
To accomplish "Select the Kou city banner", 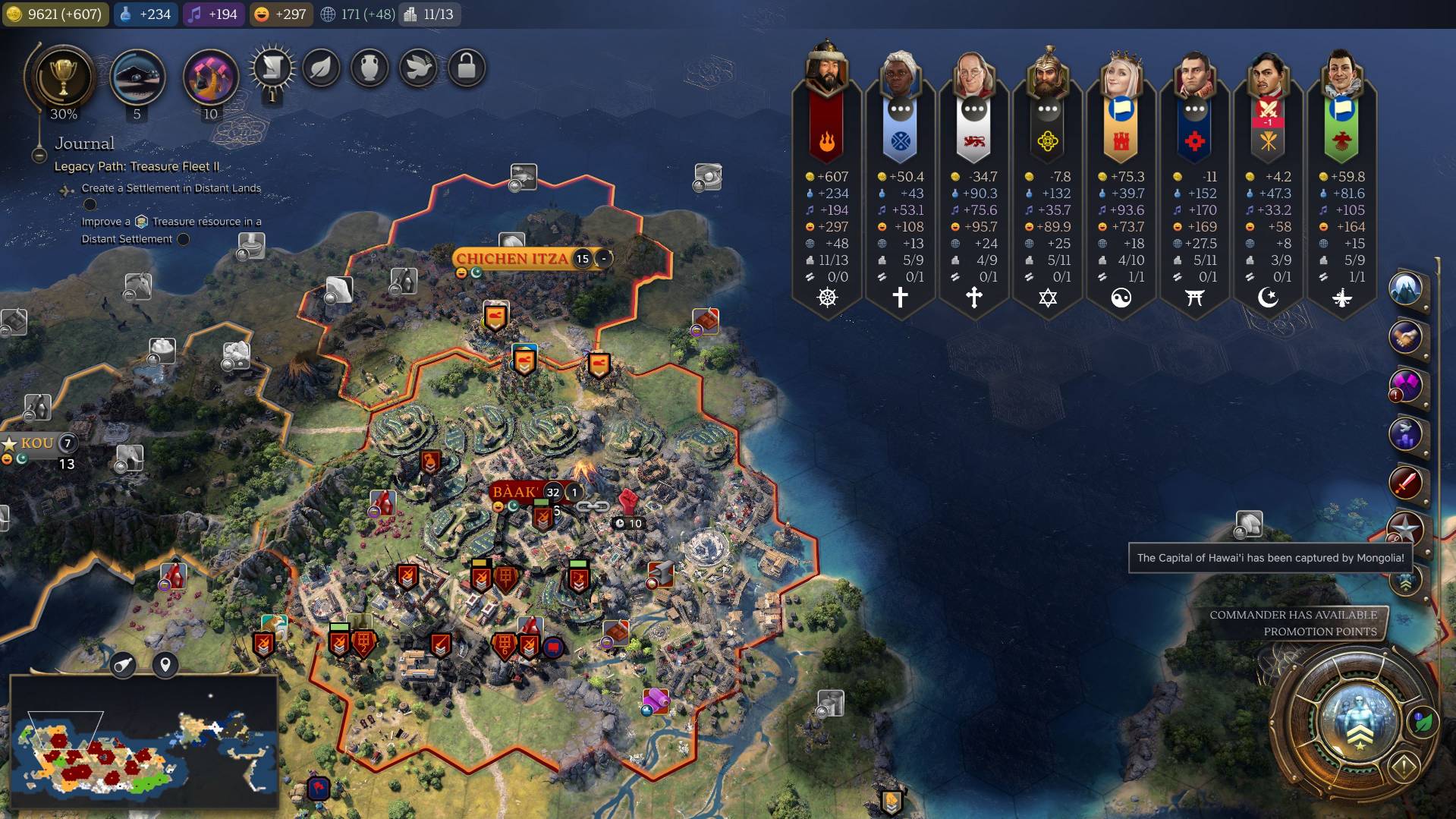I will [x=37, y=443].
